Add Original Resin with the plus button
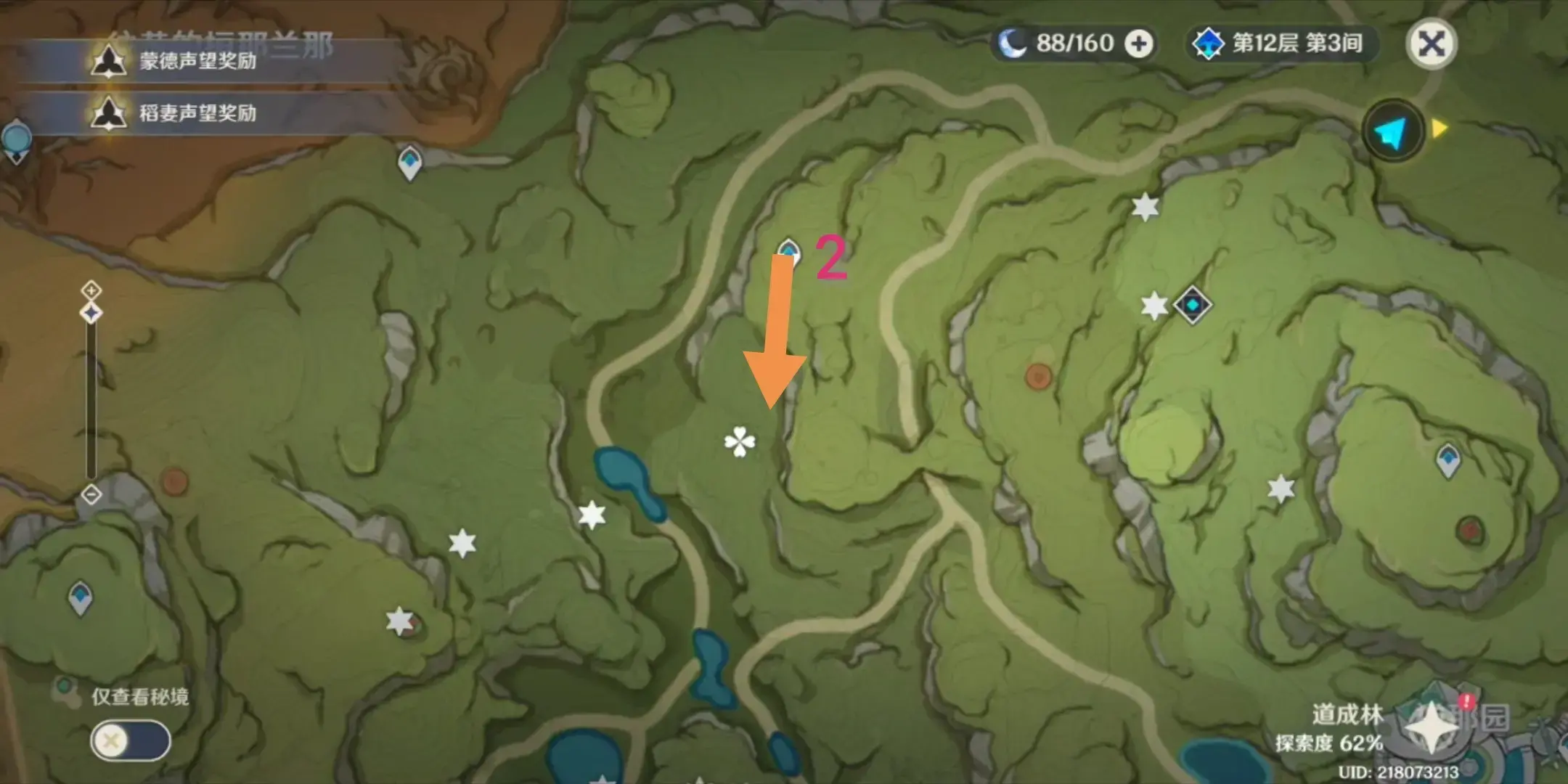 (x=1138, y=44)
